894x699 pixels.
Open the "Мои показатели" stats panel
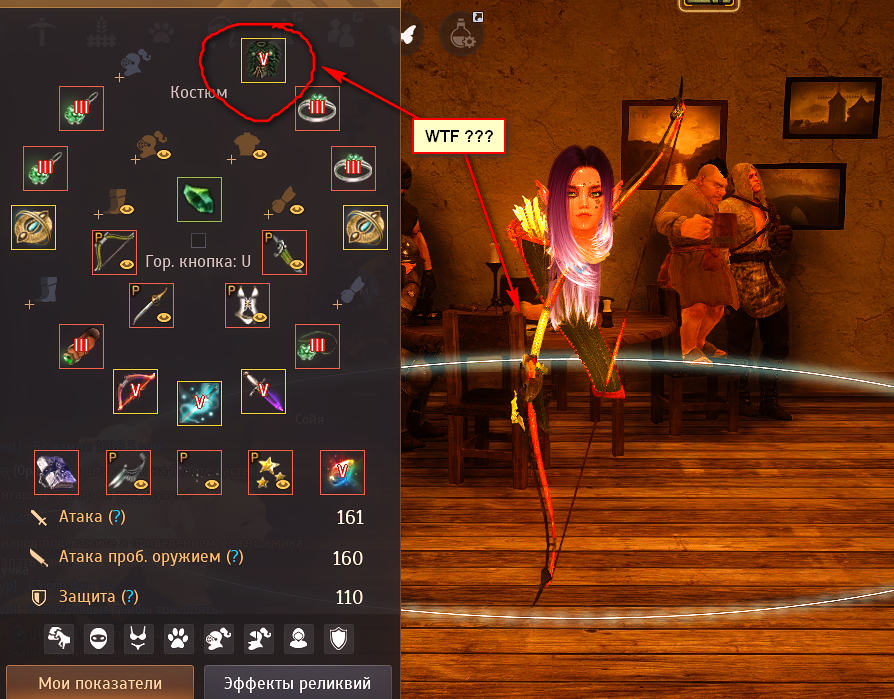coord(100,684)
